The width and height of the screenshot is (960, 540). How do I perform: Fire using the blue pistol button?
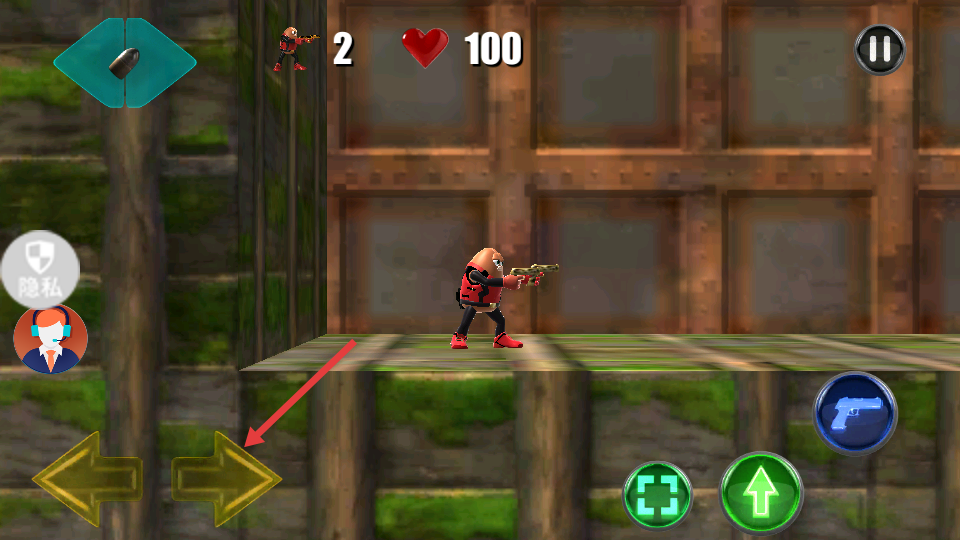click(x=855, y=413)
